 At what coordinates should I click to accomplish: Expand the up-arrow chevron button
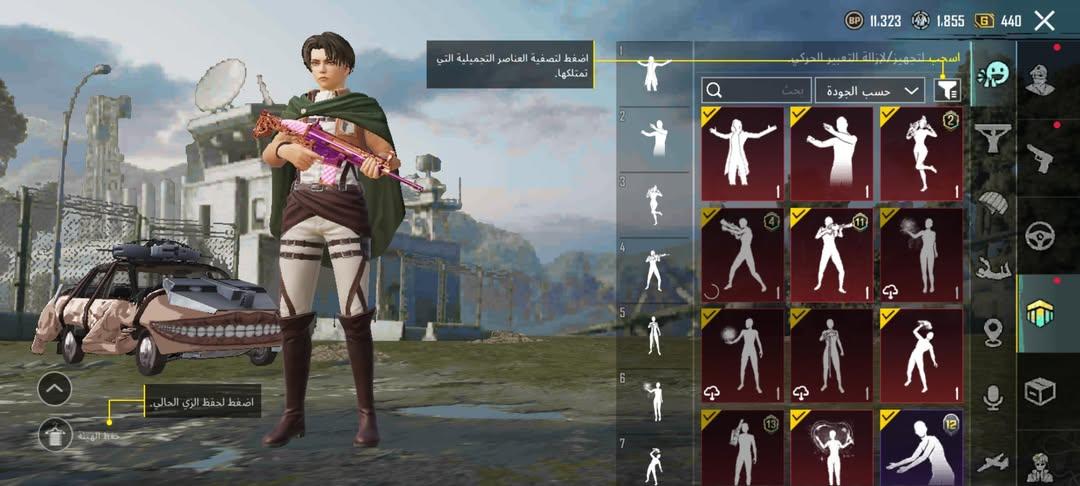pyautogui.click(x=55, y=388)
